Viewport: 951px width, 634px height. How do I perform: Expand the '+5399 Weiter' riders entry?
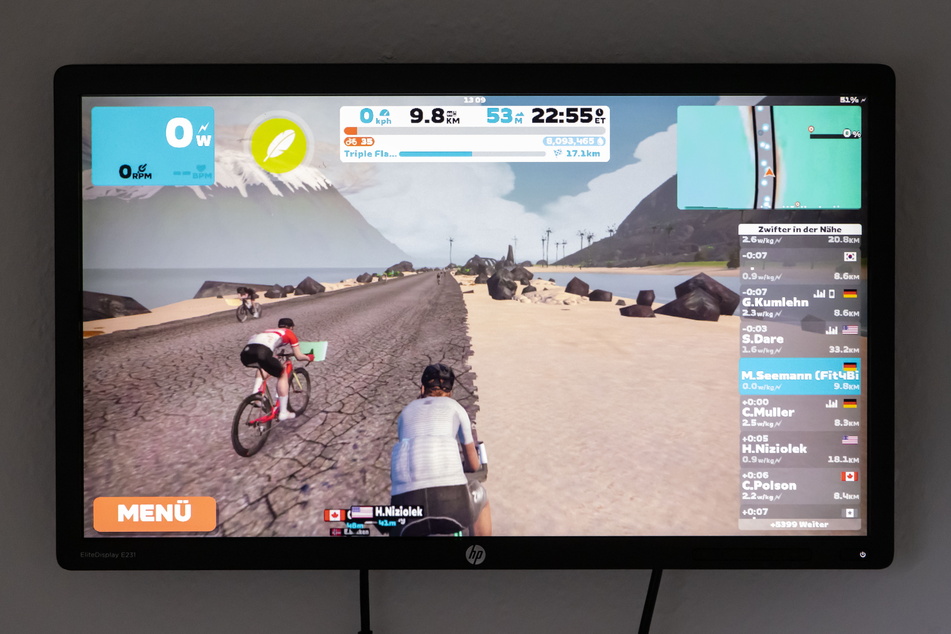799,524
